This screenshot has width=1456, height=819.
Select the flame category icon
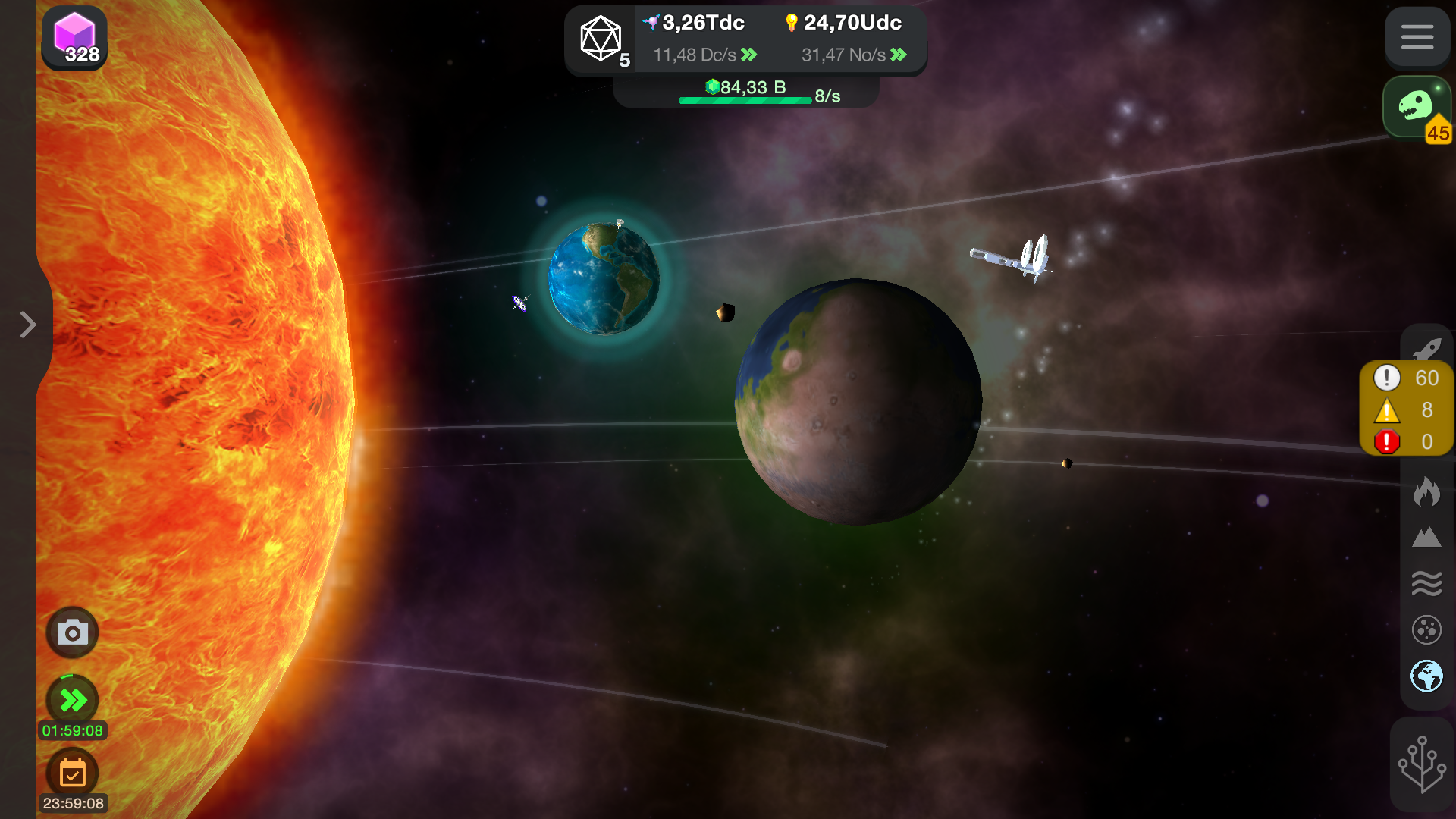1426,491
